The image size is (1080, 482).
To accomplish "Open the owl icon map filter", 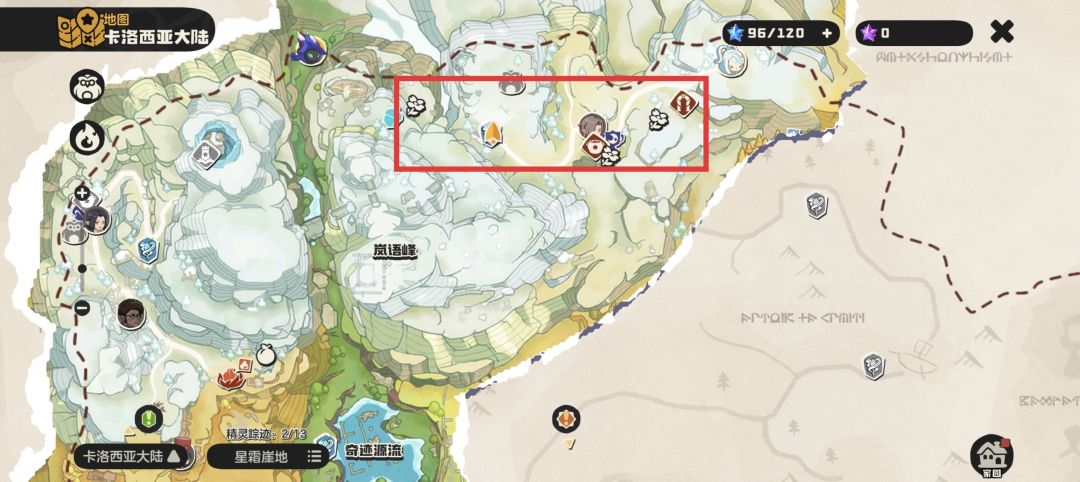I will (86, 87).
